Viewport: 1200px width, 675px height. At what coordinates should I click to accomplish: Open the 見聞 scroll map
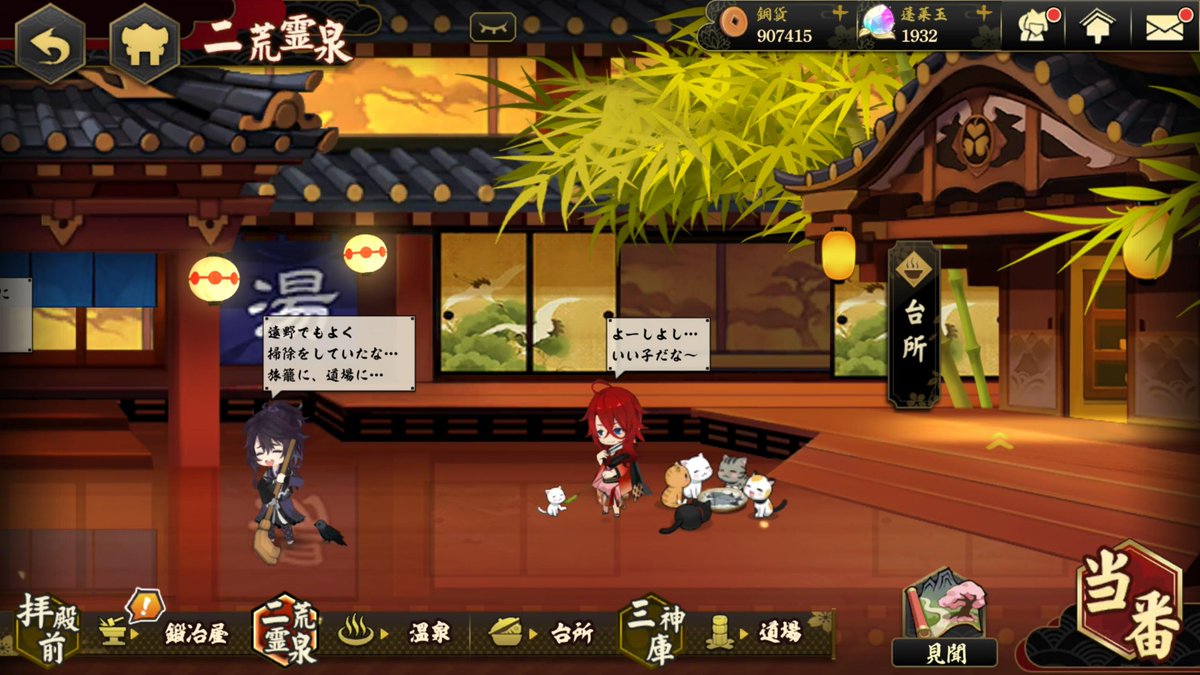point(944,620)
